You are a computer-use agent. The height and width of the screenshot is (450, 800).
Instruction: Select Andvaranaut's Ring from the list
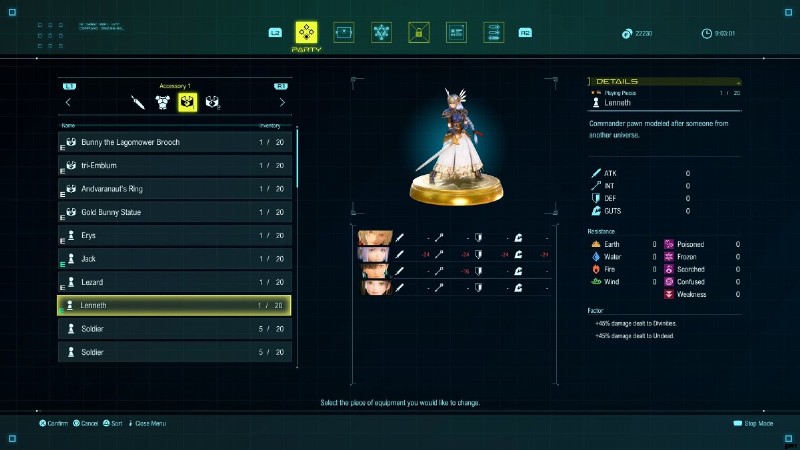coord(175,189)
